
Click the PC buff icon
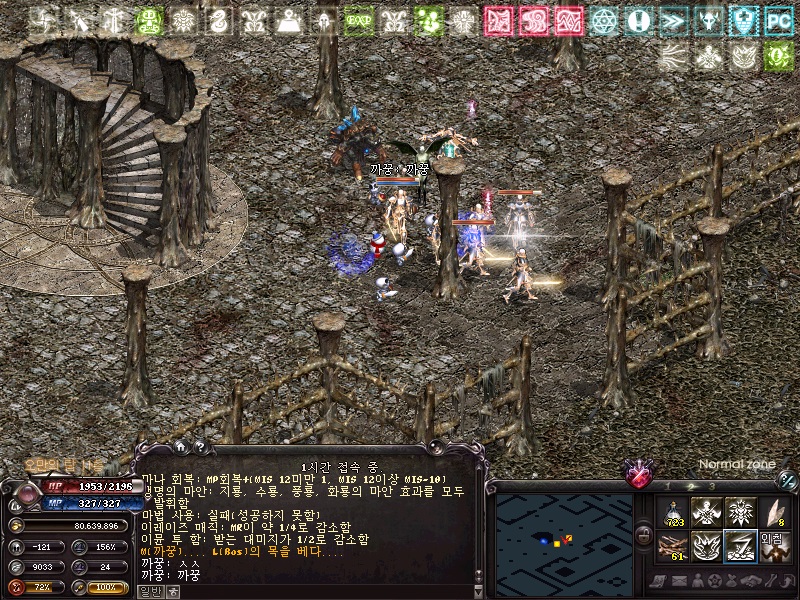[x=777, y=20]
